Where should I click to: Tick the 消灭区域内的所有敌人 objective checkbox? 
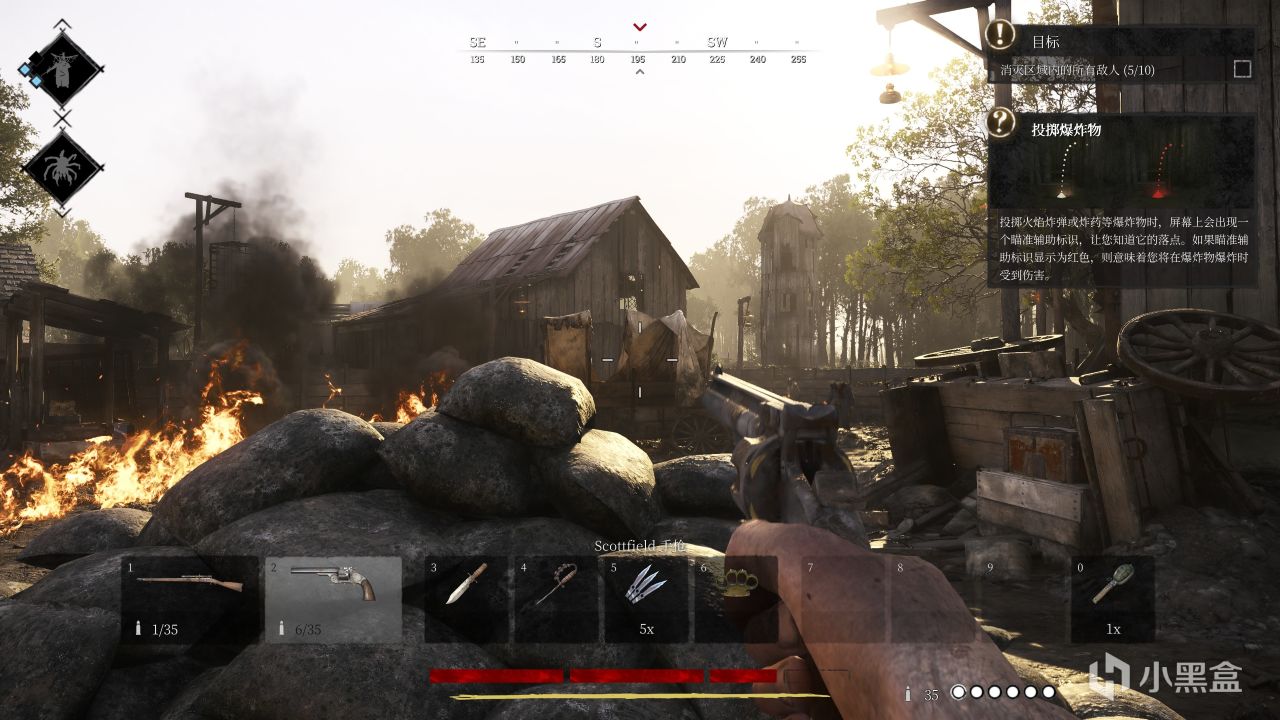(x=1242, y=69)
